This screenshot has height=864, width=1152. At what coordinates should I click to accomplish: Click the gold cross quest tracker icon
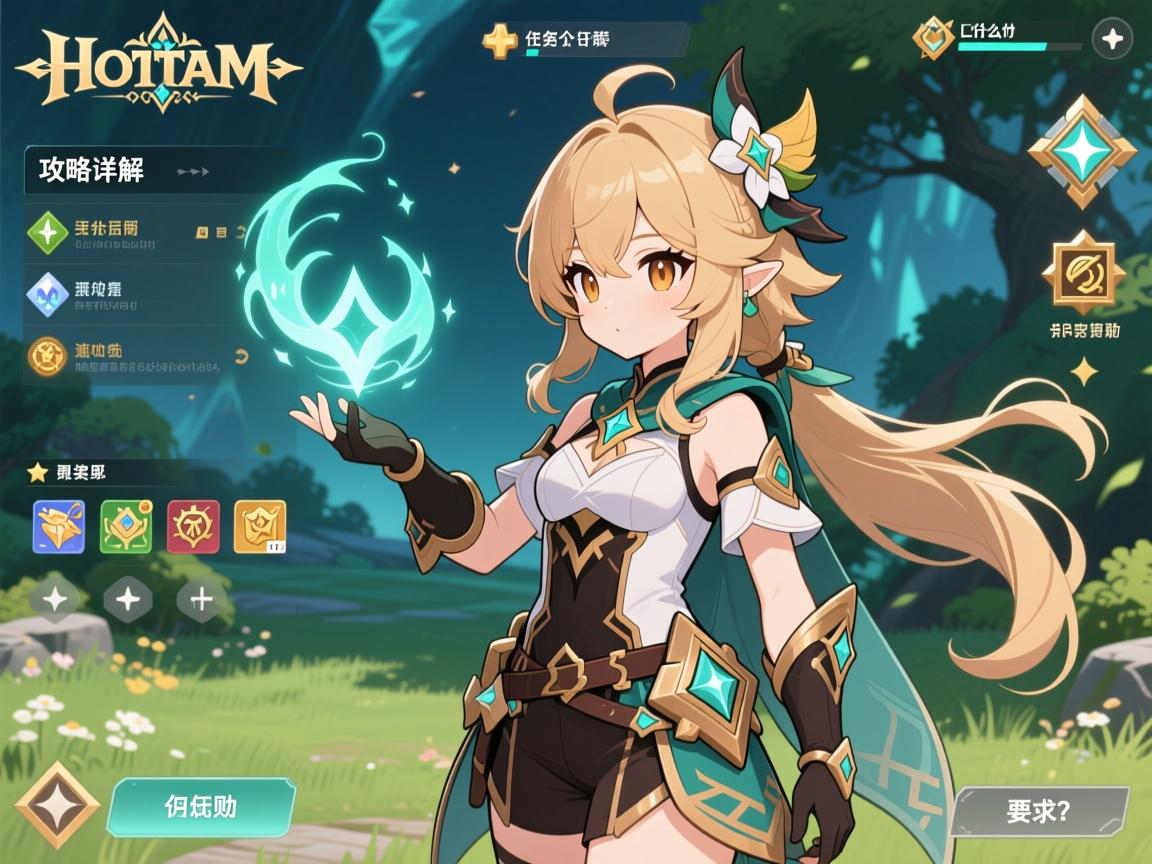(x=500, y=41)
